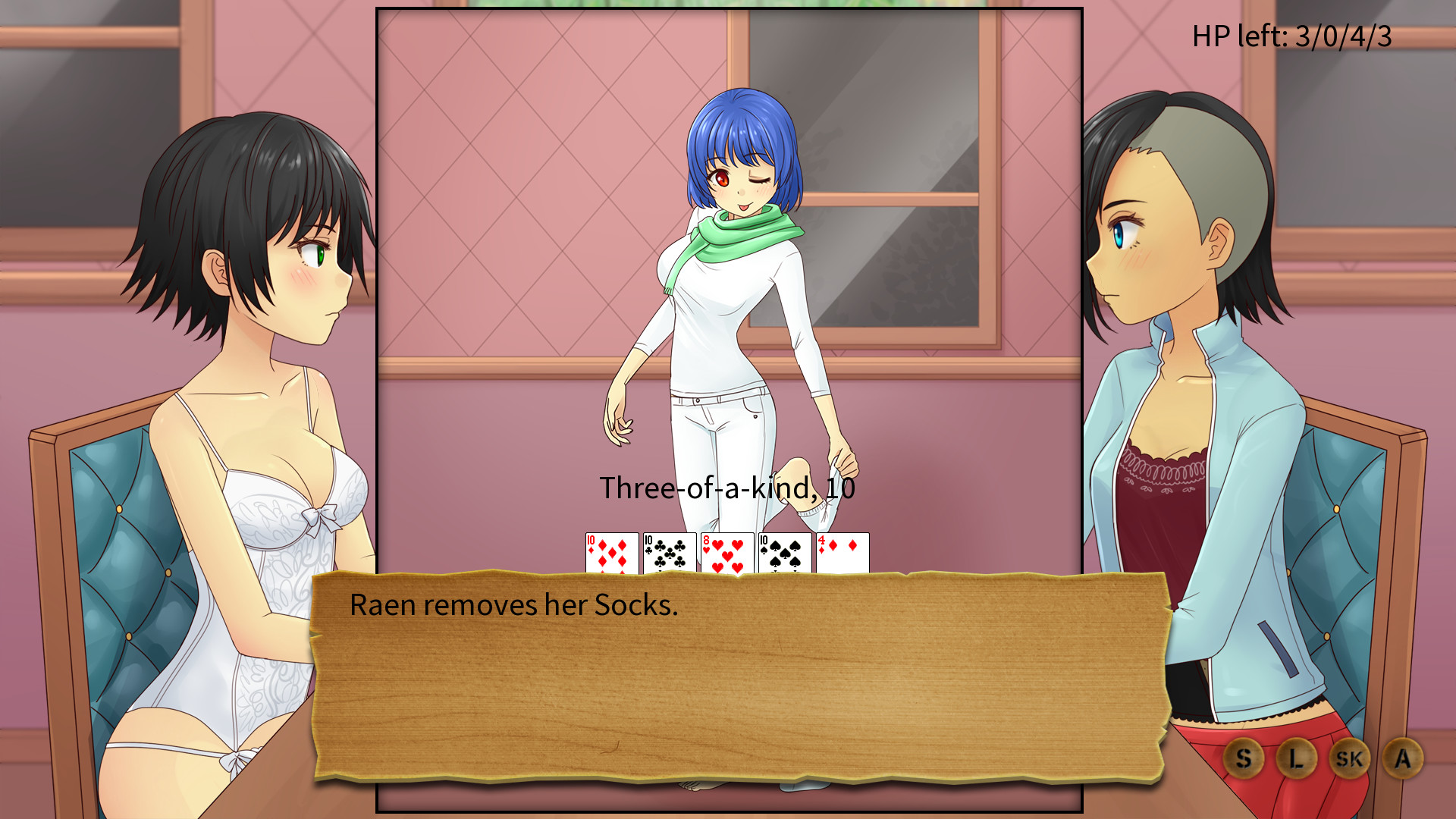The height and width of the screenshot is (819, 1456).
Task: Open the save screen with the S icon
Action: (x=1244, y=757)
